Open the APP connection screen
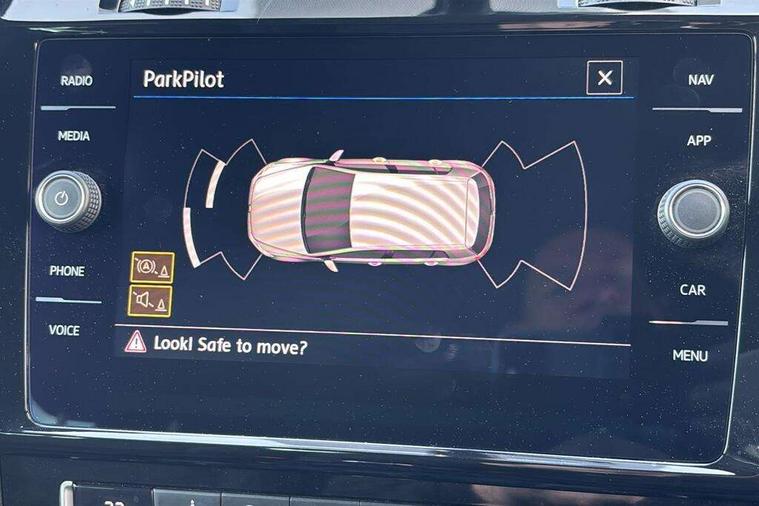The height and width of the screenshot is (506, 759). [699, 141]
